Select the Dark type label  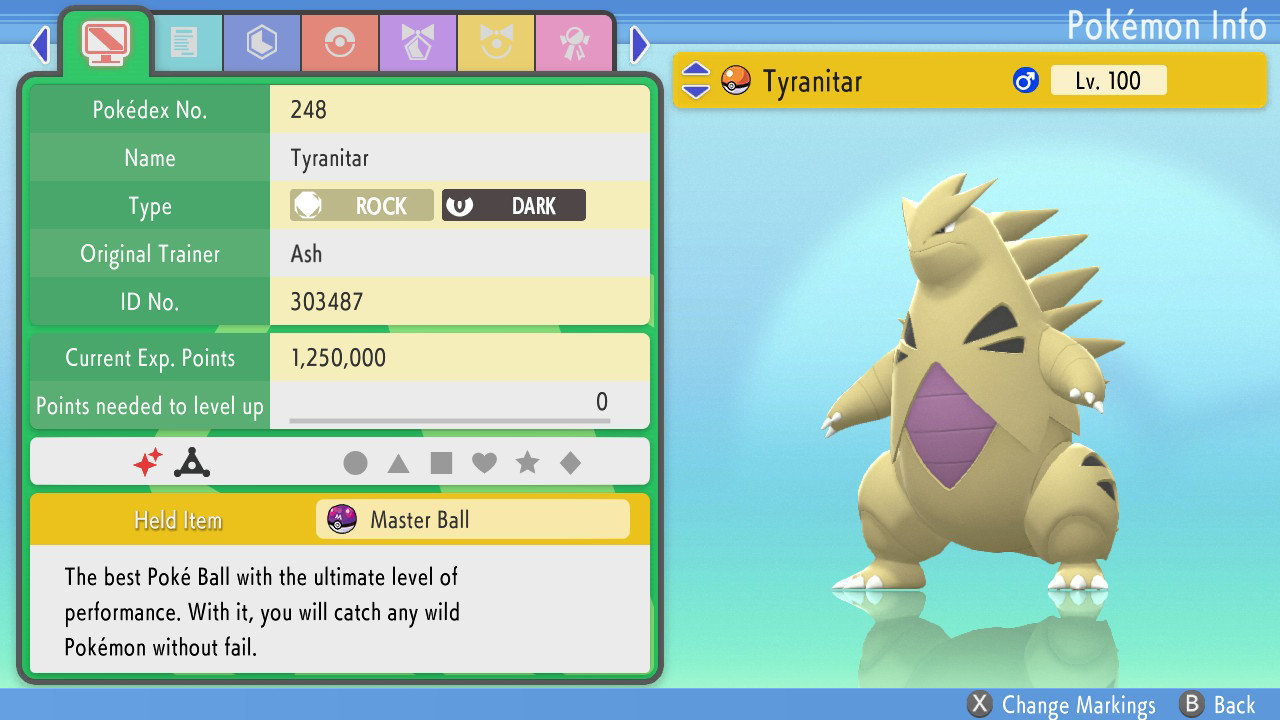click(x=513, y=205)
